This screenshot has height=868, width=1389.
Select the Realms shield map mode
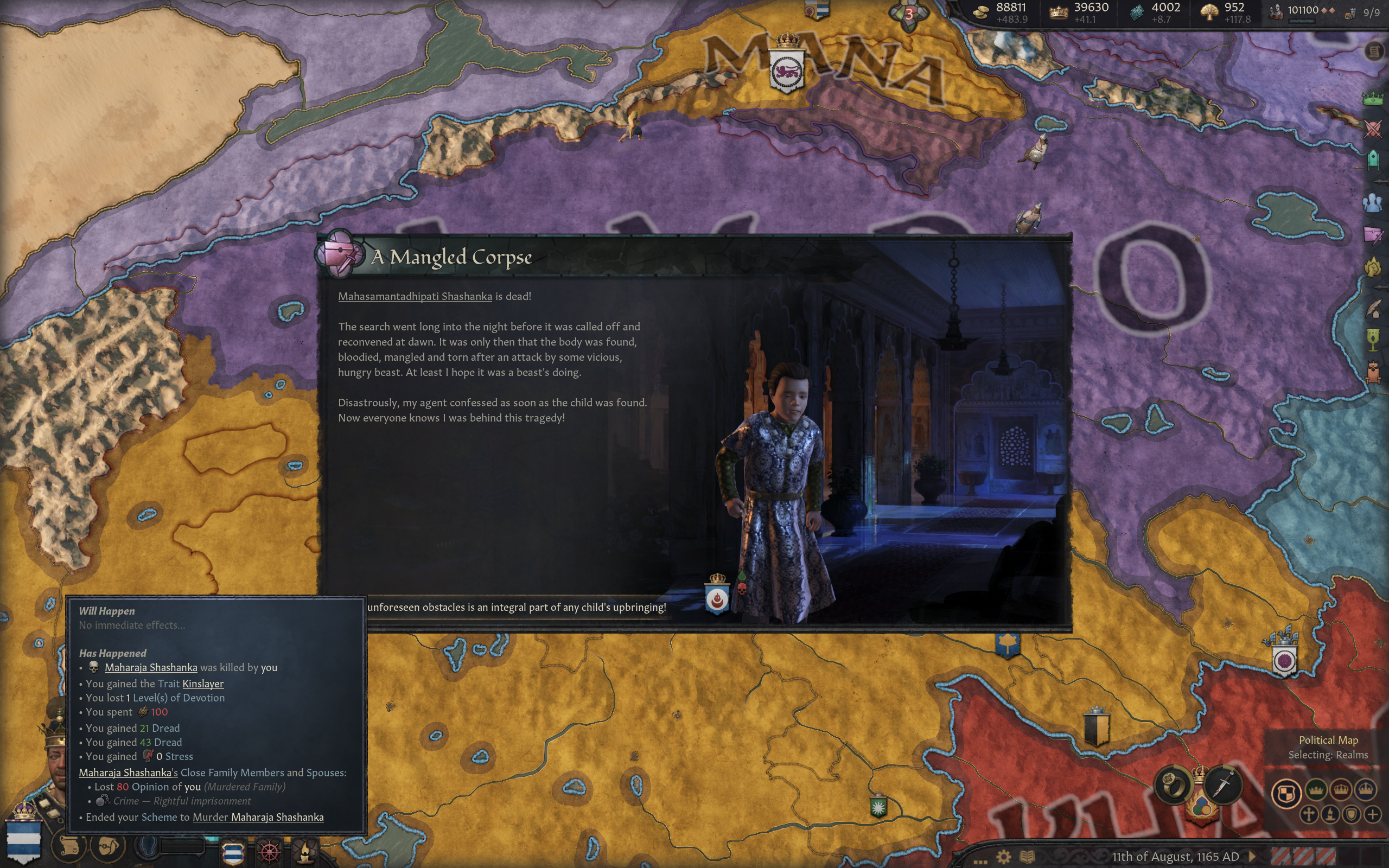pyautogui.click(x=1286, y=793)
